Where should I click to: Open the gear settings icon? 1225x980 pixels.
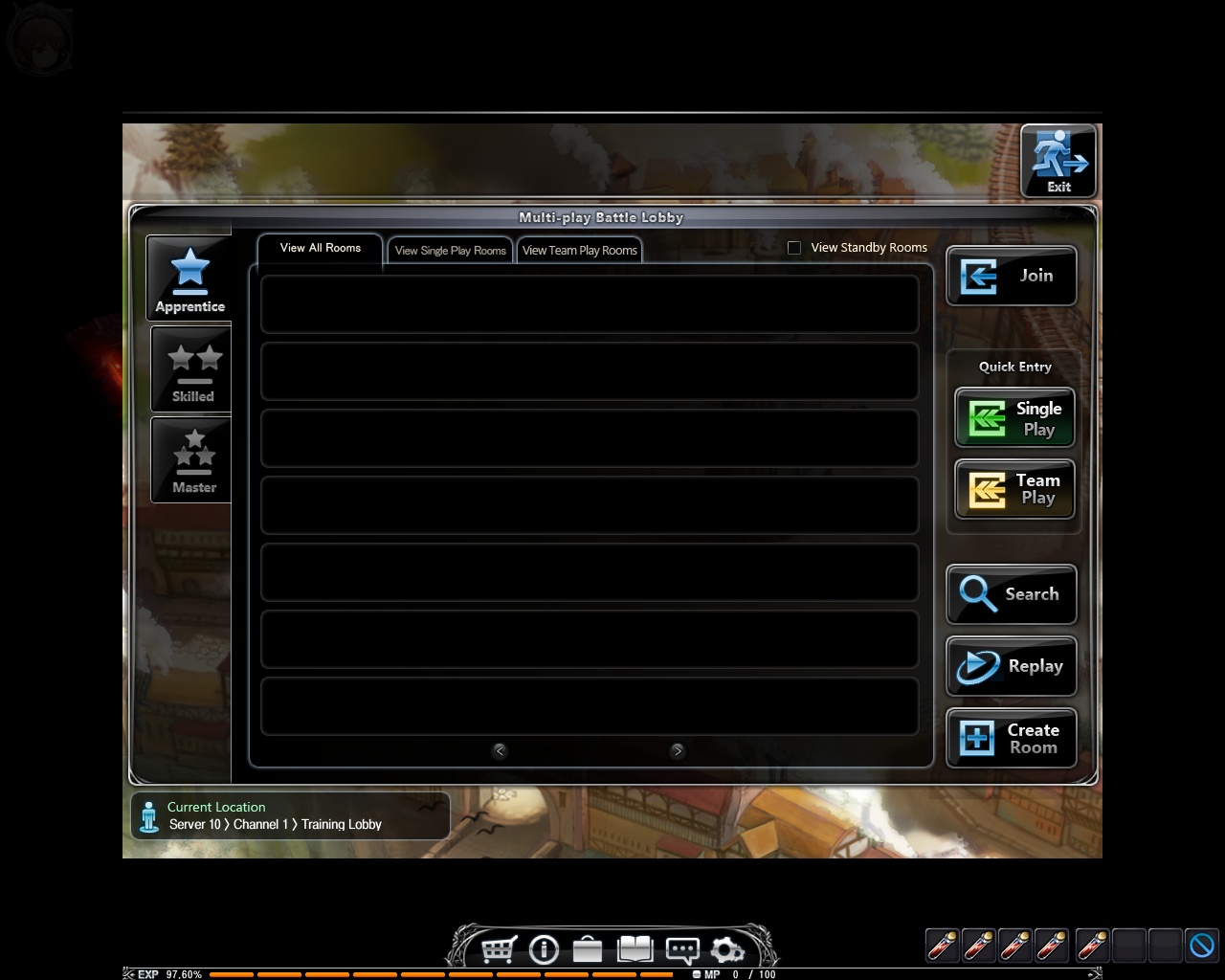tap(727, 950)
